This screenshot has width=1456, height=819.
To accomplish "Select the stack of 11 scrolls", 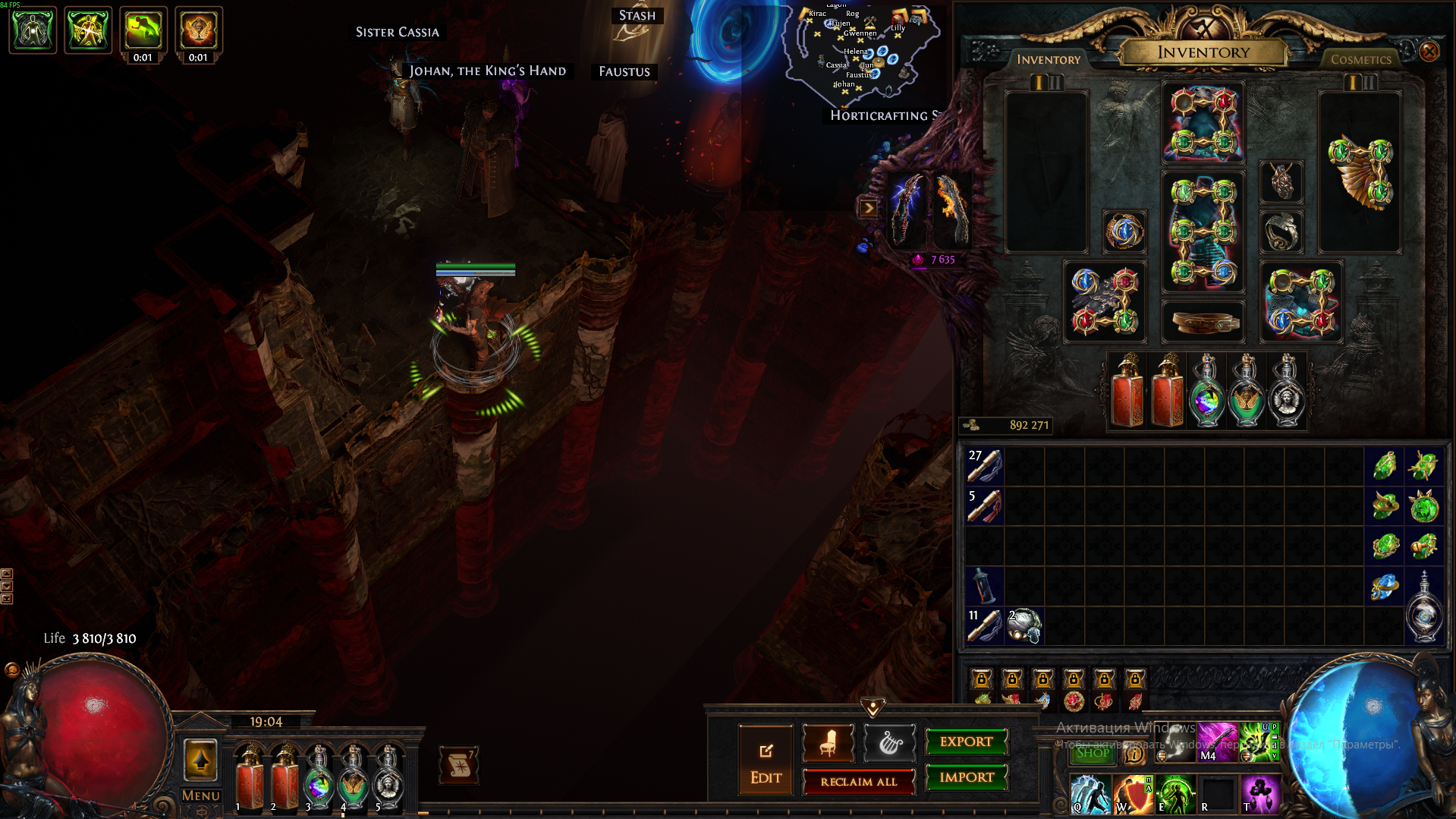I will pos(985,626).
